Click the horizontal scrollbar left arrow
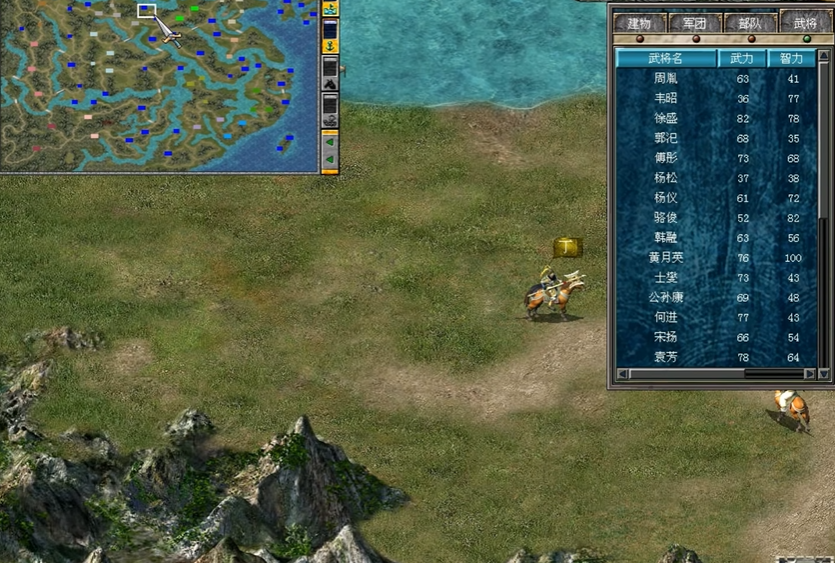This screenshot has height=563, width=835. (x=622, y=375)
